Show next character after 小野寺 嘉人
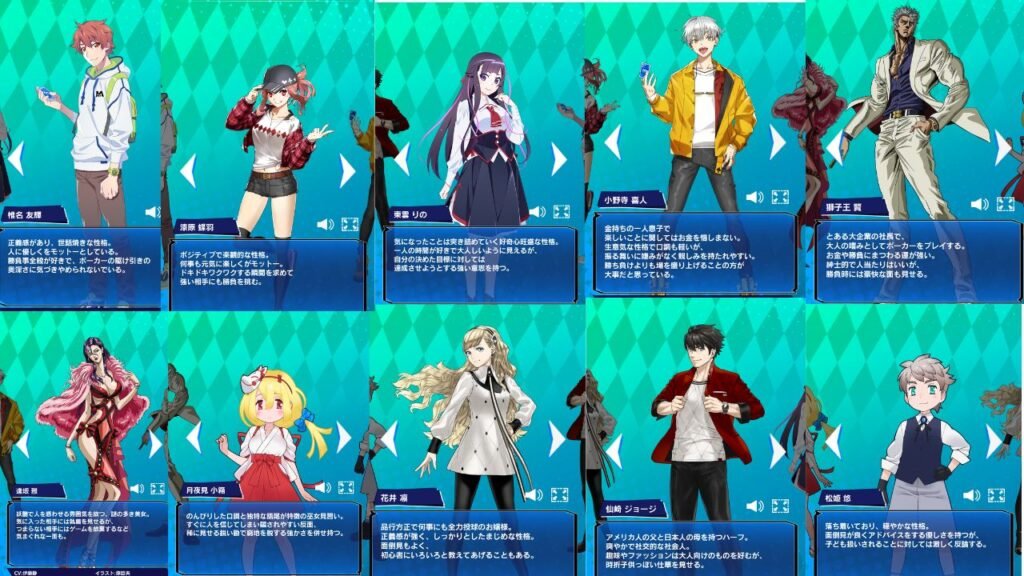Screen dimensions: 1024x576 (777, 143)
